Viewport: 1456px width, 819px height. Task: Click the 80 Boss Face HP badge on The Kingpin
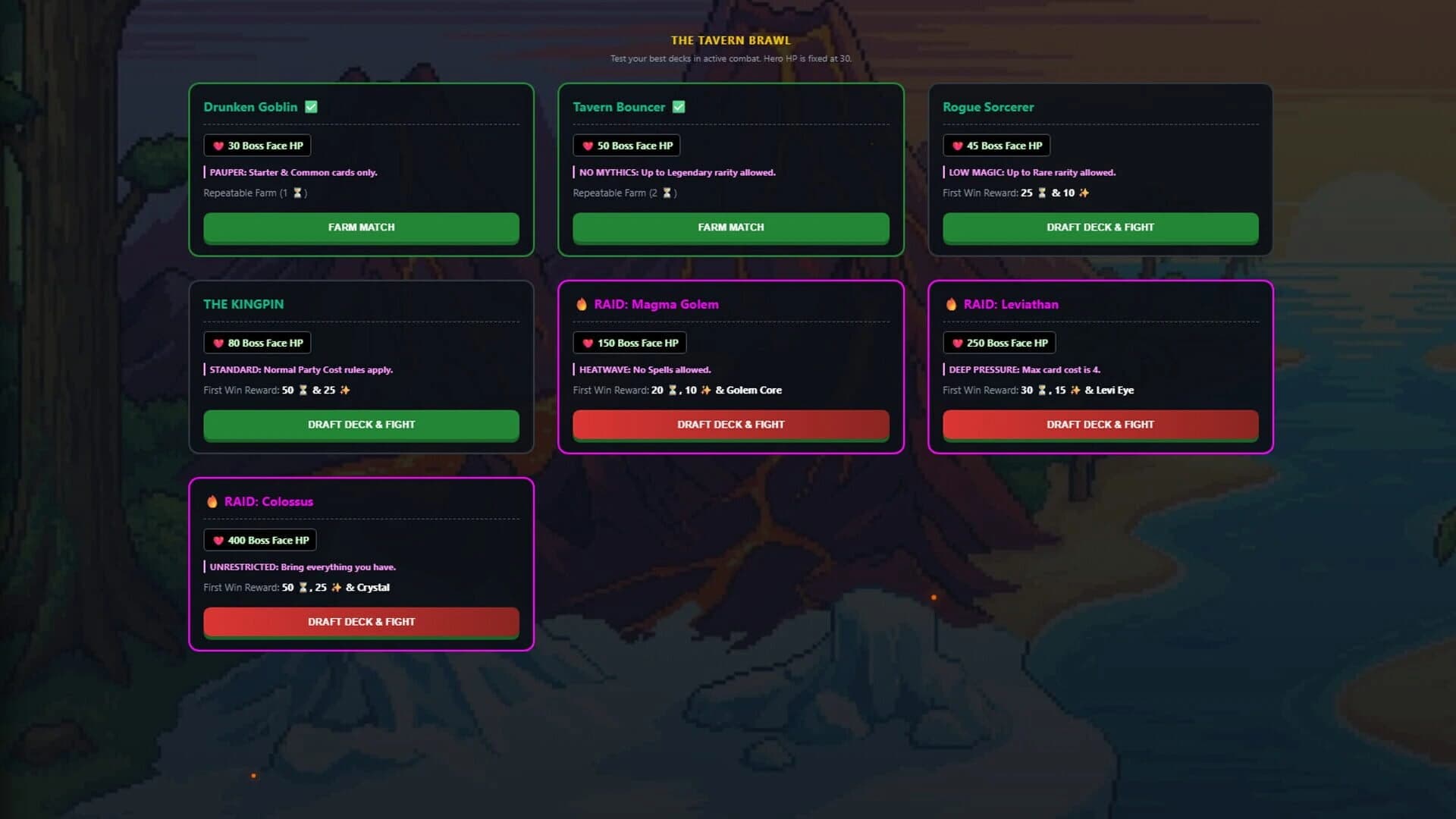[257, 343]
